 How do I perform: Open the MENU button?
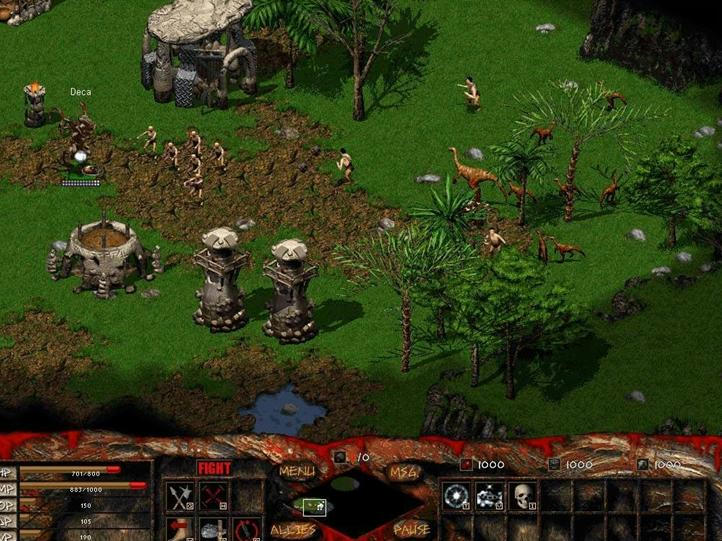[x=297, y=471]
